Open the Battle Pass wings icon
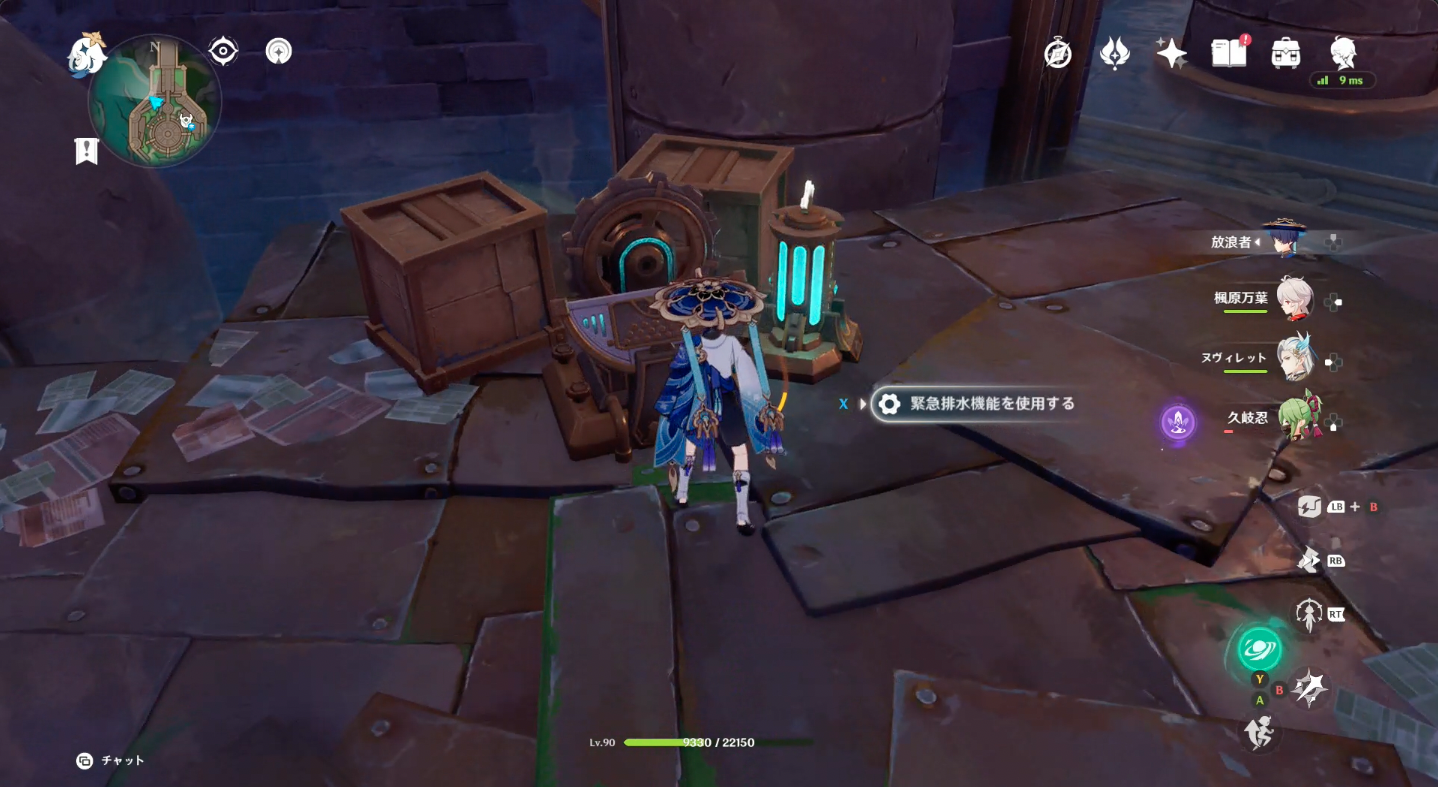 point(1114,52)
